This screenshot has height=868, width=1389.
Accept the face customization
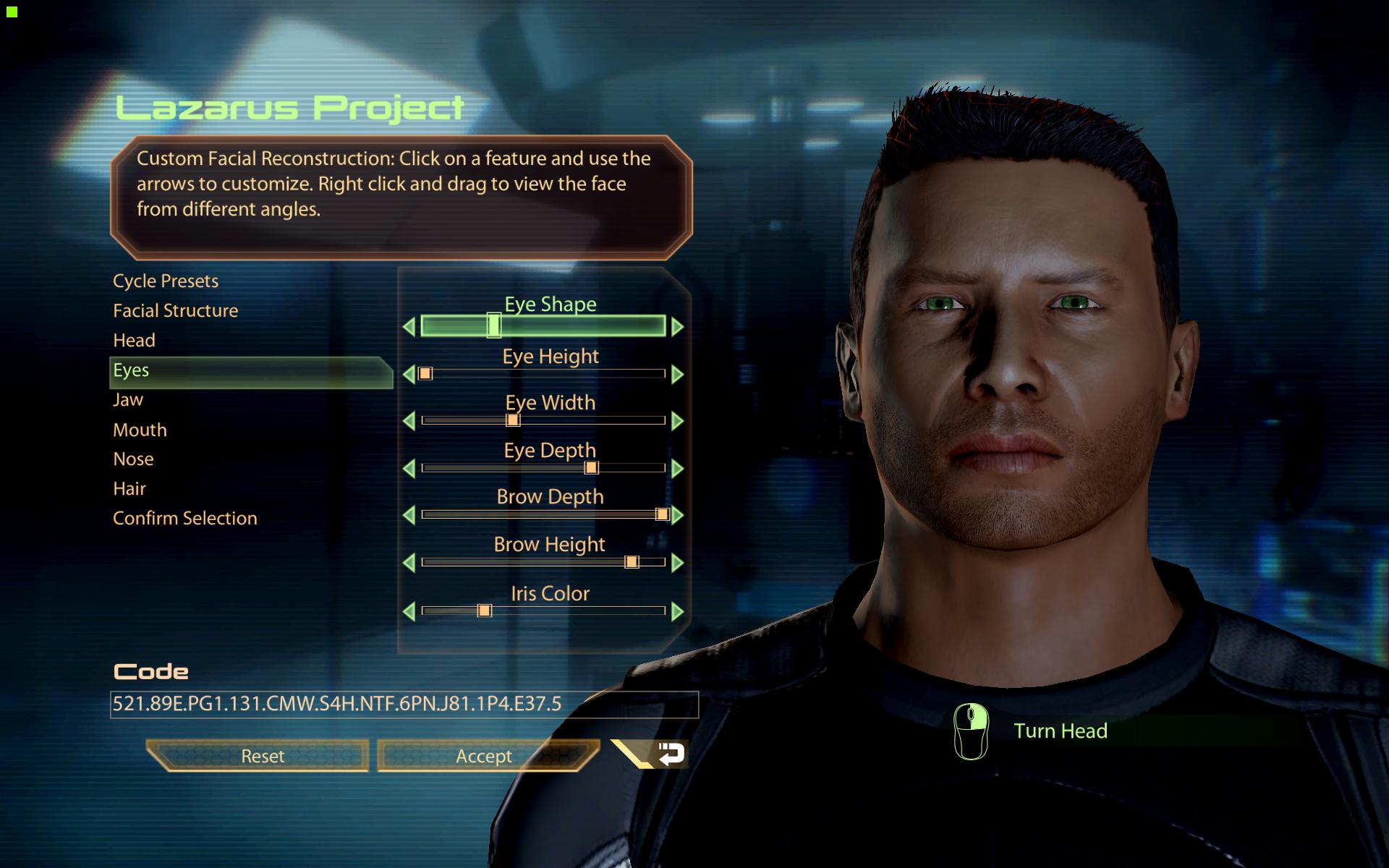[x=484, y=756]
